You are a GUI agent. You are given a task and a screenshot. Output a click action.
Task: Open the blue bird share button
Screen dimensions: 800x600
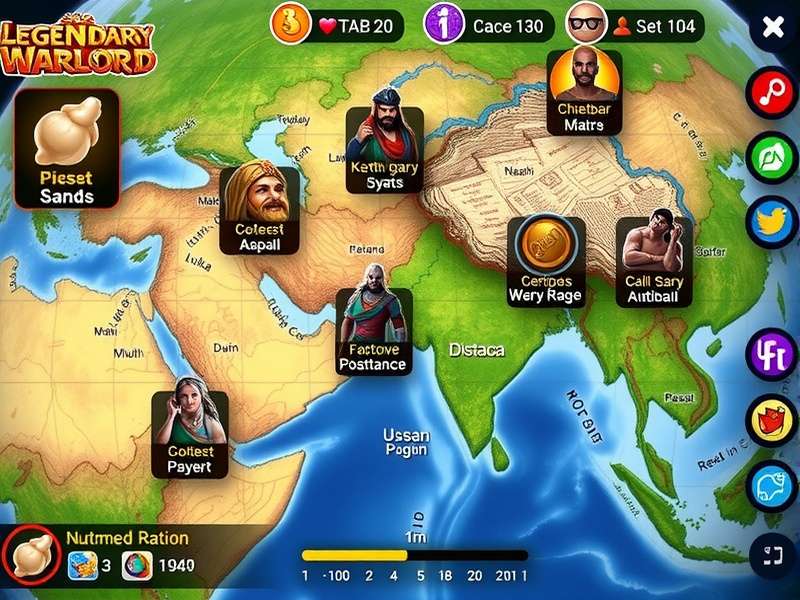tap(772, 222)
